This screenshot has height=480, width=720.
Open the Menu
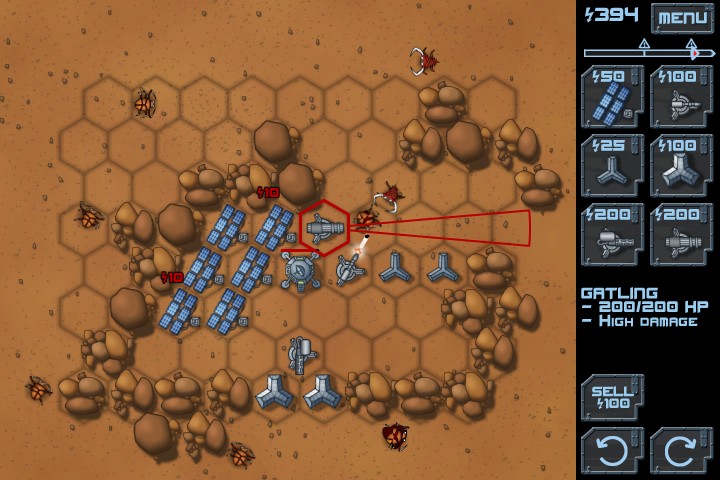(682, 17)
